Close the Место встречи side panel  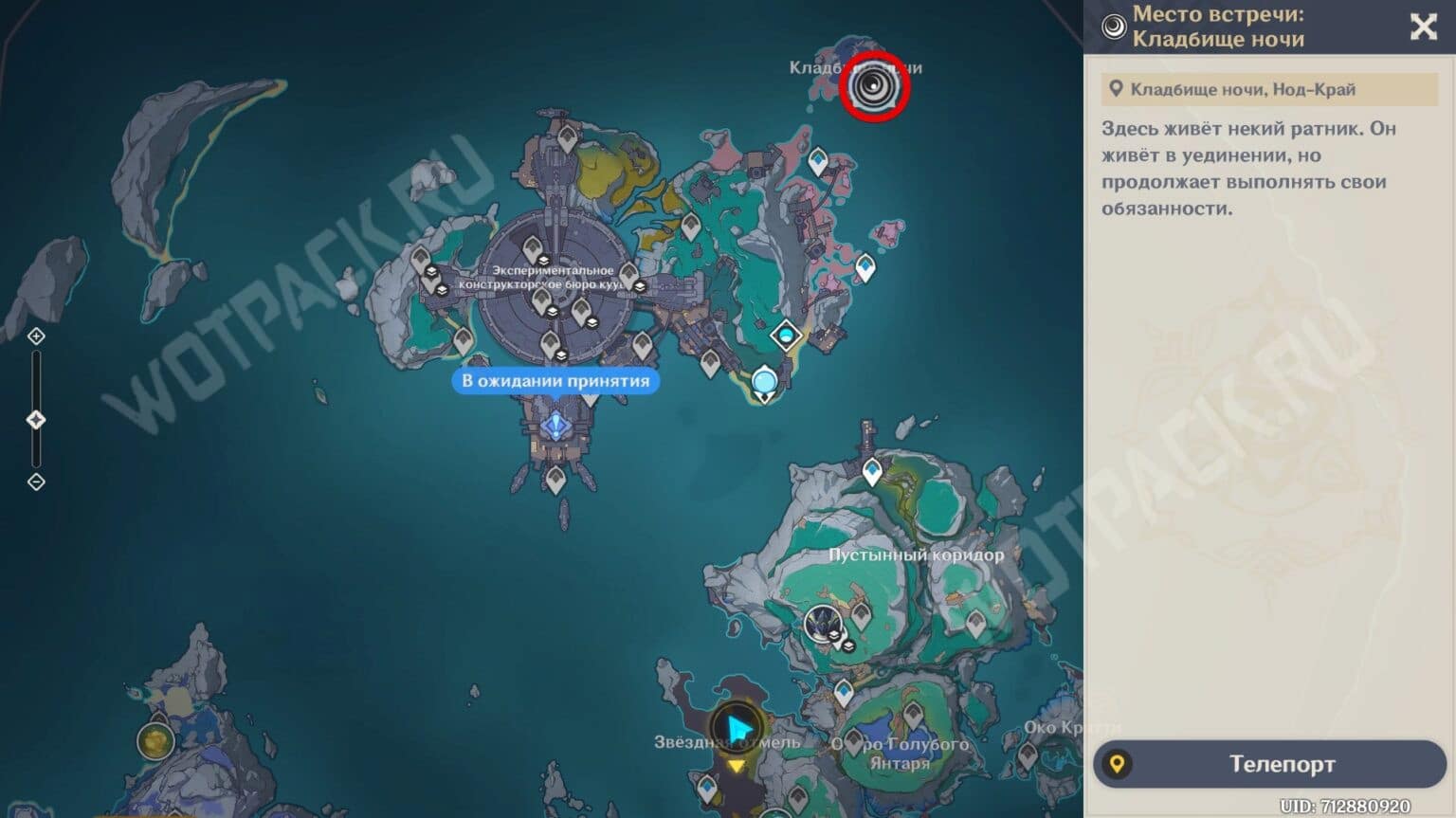click(1424, 28)
